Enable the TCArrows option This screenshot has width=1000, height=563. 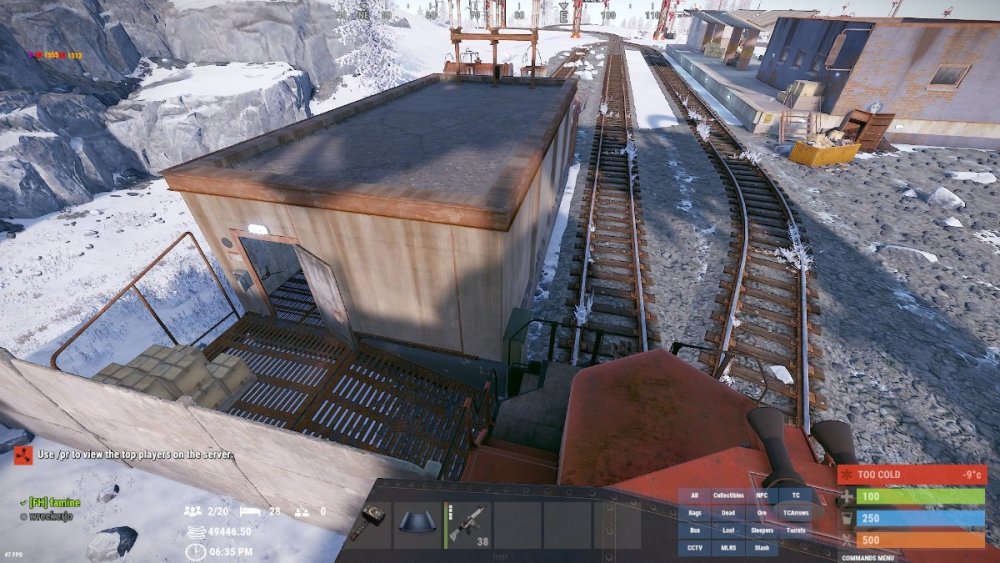pos(795,513)
